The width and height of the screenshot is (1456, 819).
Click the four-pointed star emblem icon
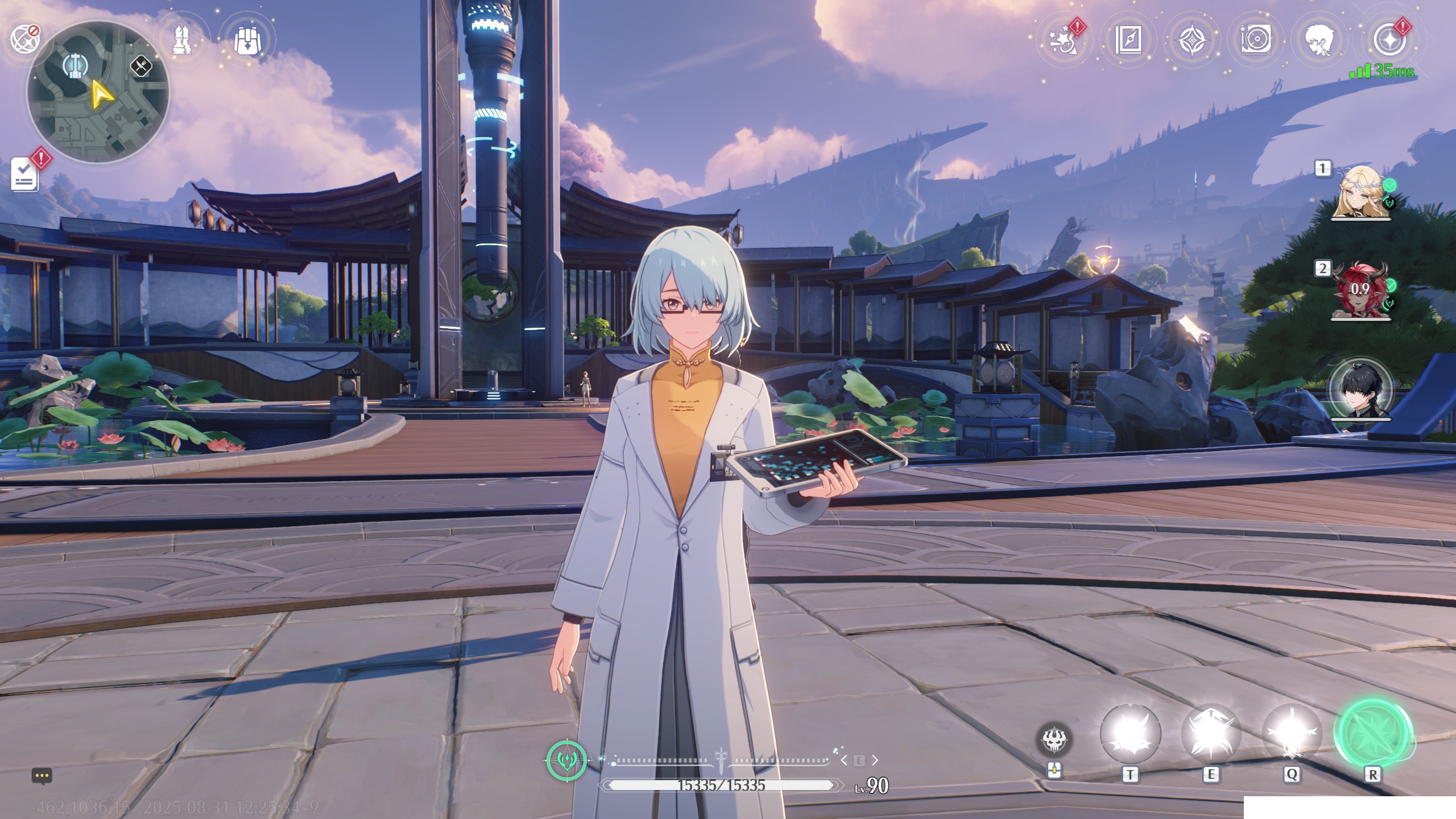[x=1192, y=40]
